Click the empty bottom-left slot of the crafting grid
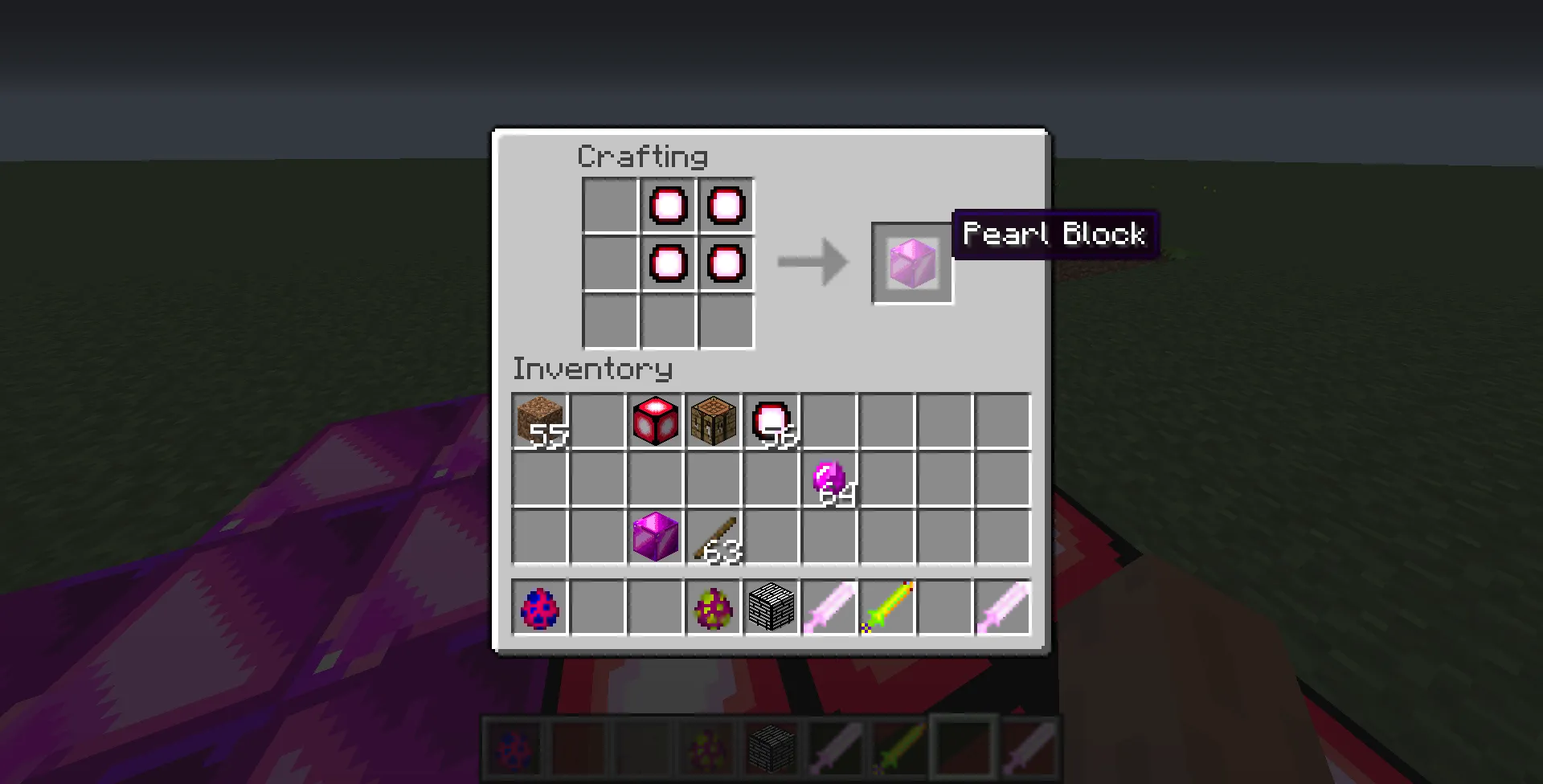The height and width of the screenshot is (784, 1543). [x=608, y=321]
